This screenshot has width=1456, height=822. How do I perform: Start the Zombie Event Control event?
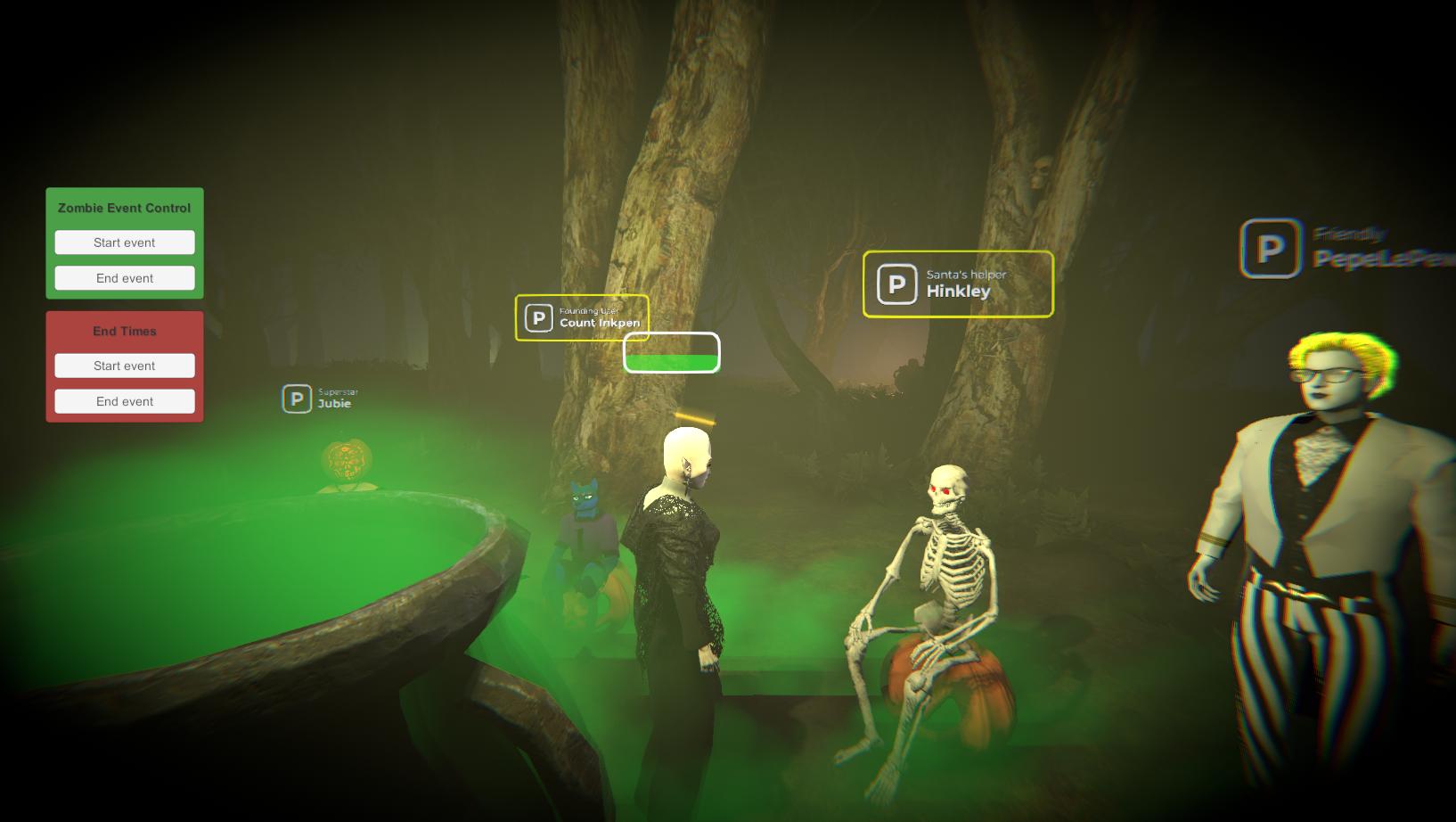click(125, 242)
